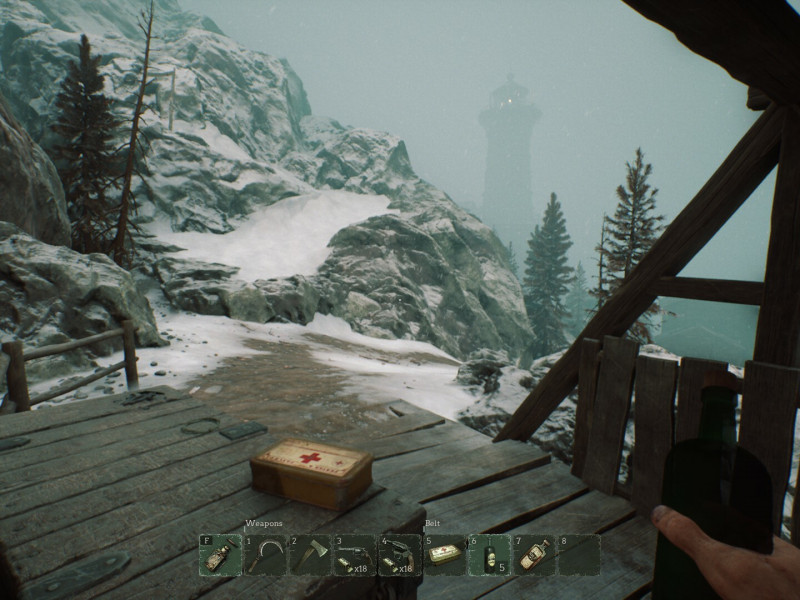Select the dark green bottle slot
Image resolution: width=800 pixels, height=600 pixels.
489,555
